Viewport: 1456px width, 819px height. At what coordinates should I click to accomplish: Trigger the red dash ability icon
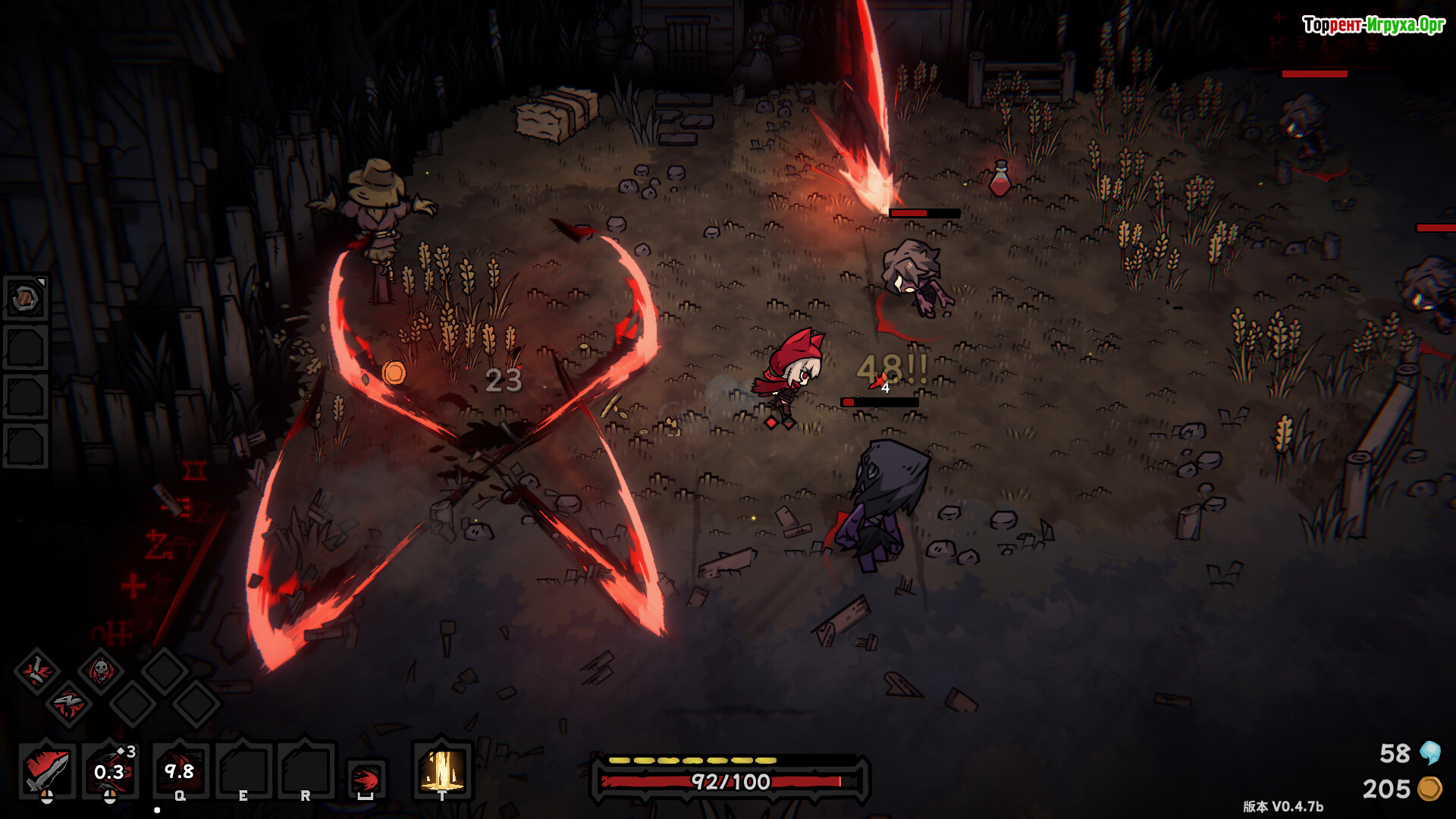tap(366, 779)
